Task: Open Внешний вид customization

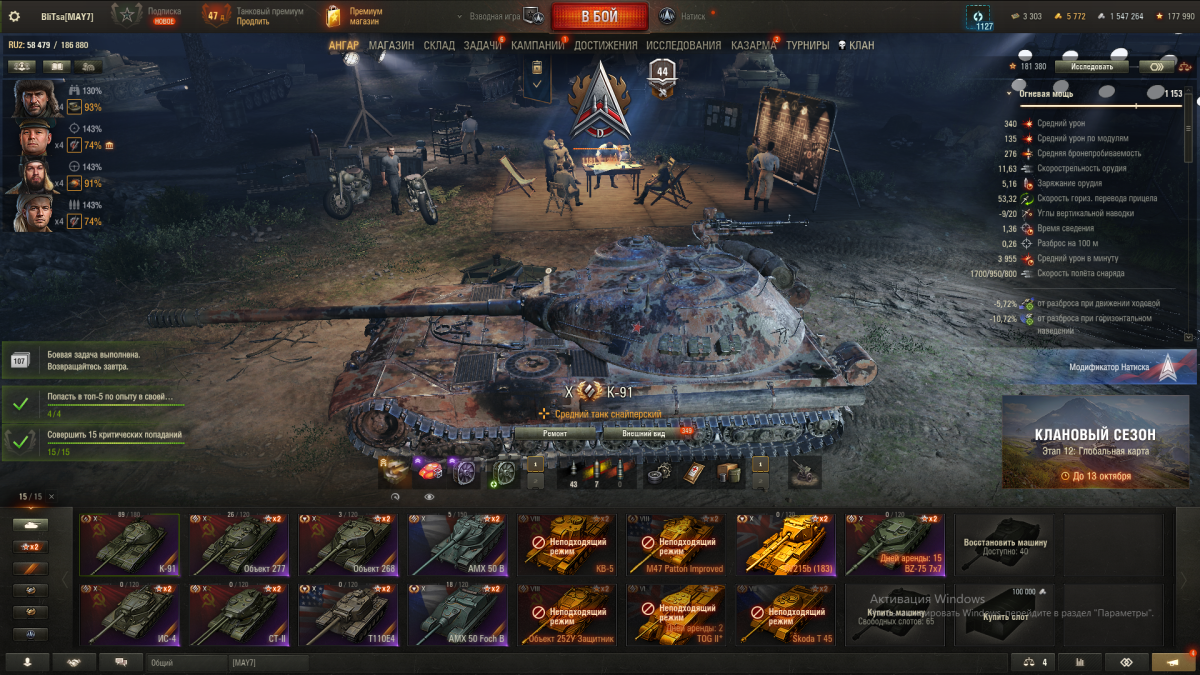Action: tap(644, 433)
